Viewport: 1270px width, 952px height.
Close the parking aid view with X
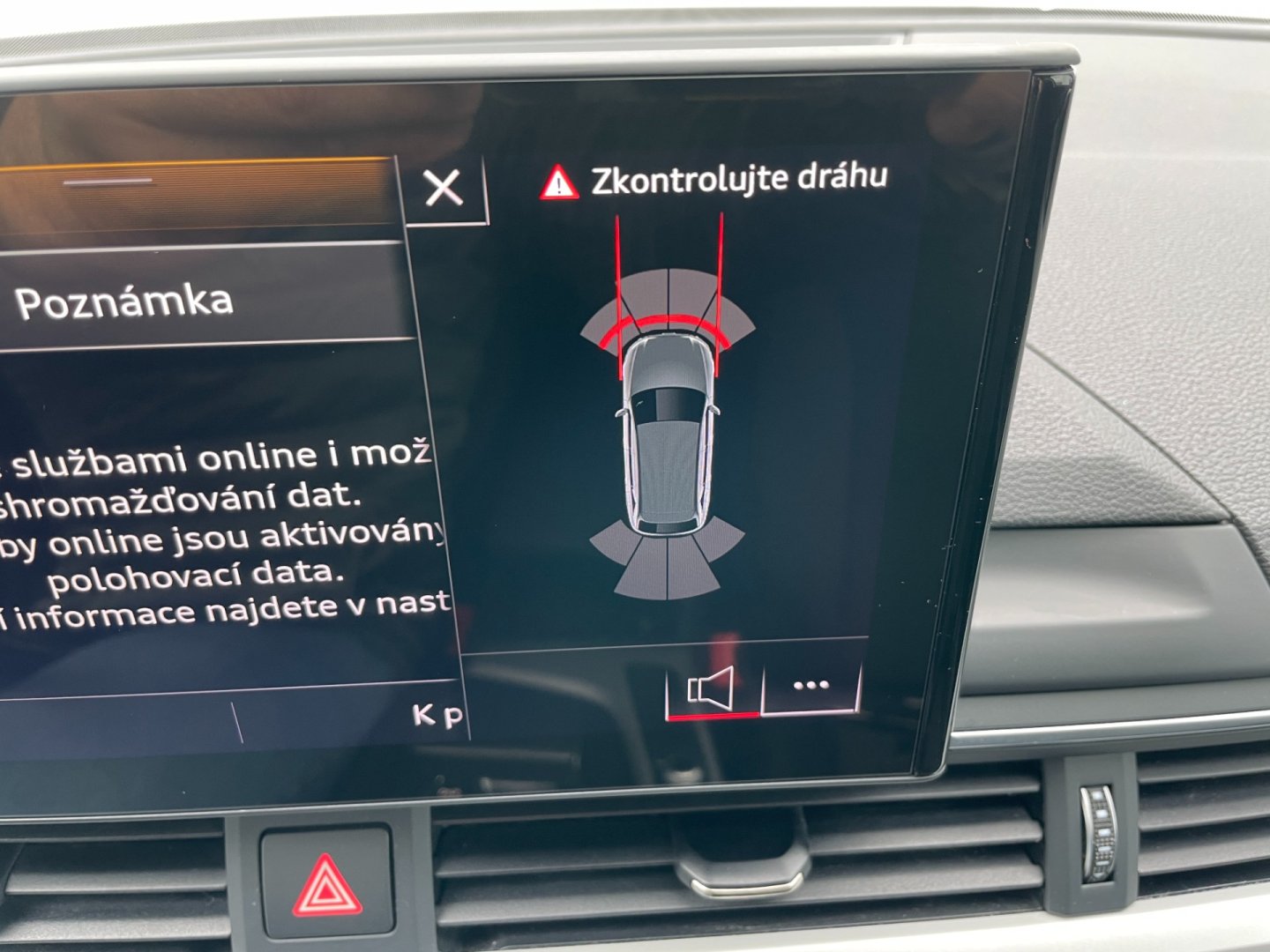443,188
